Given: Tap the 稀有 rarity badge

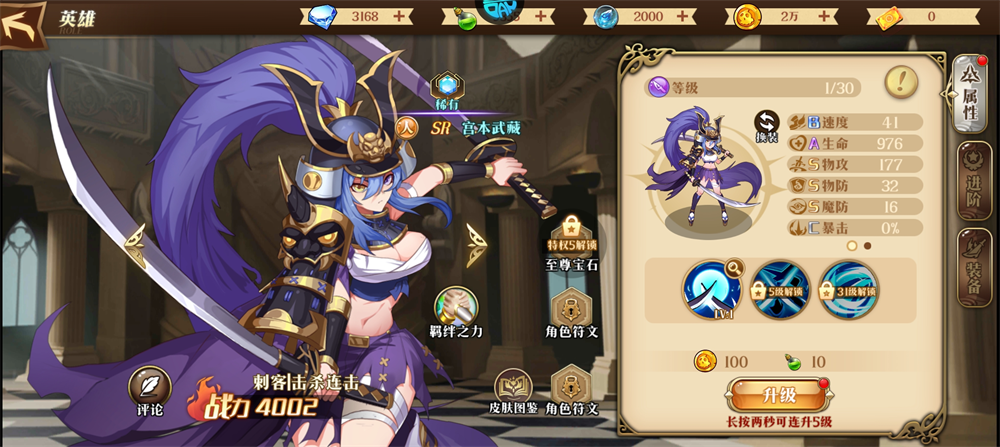Looking at the screenshot, I should point(446,90).
